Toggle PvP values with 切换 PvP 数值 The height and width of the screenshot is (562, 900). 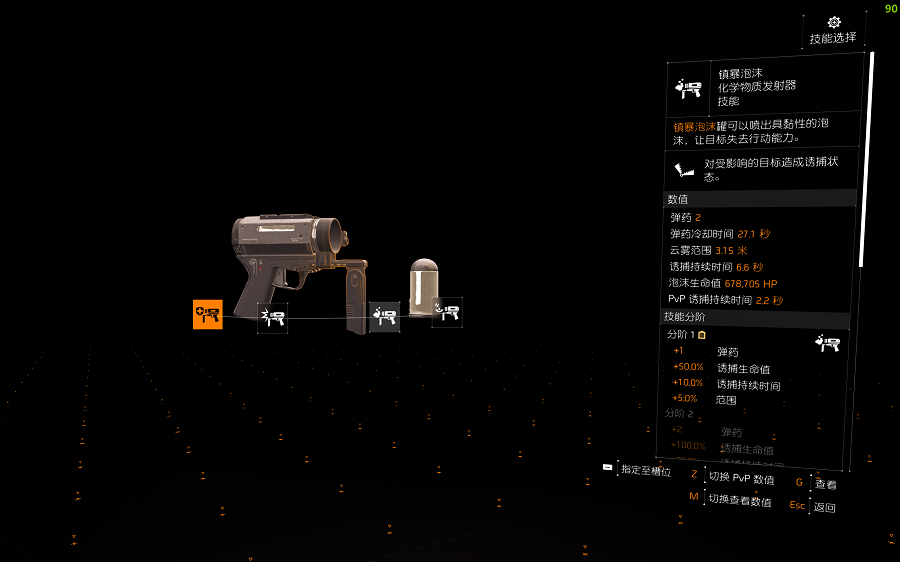point(740,478)
